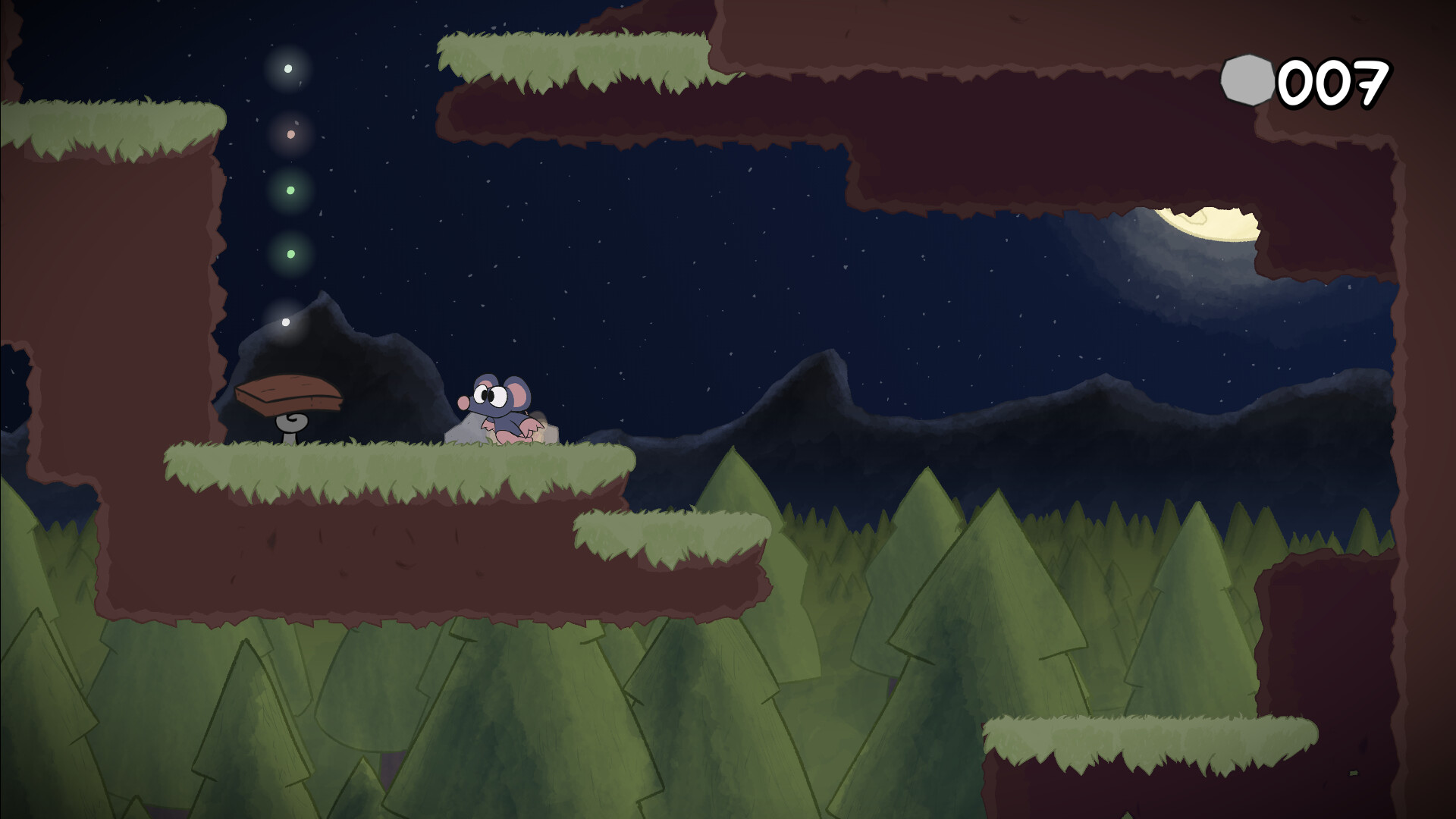Expand the floating grass platform at top center

(576, 61)
